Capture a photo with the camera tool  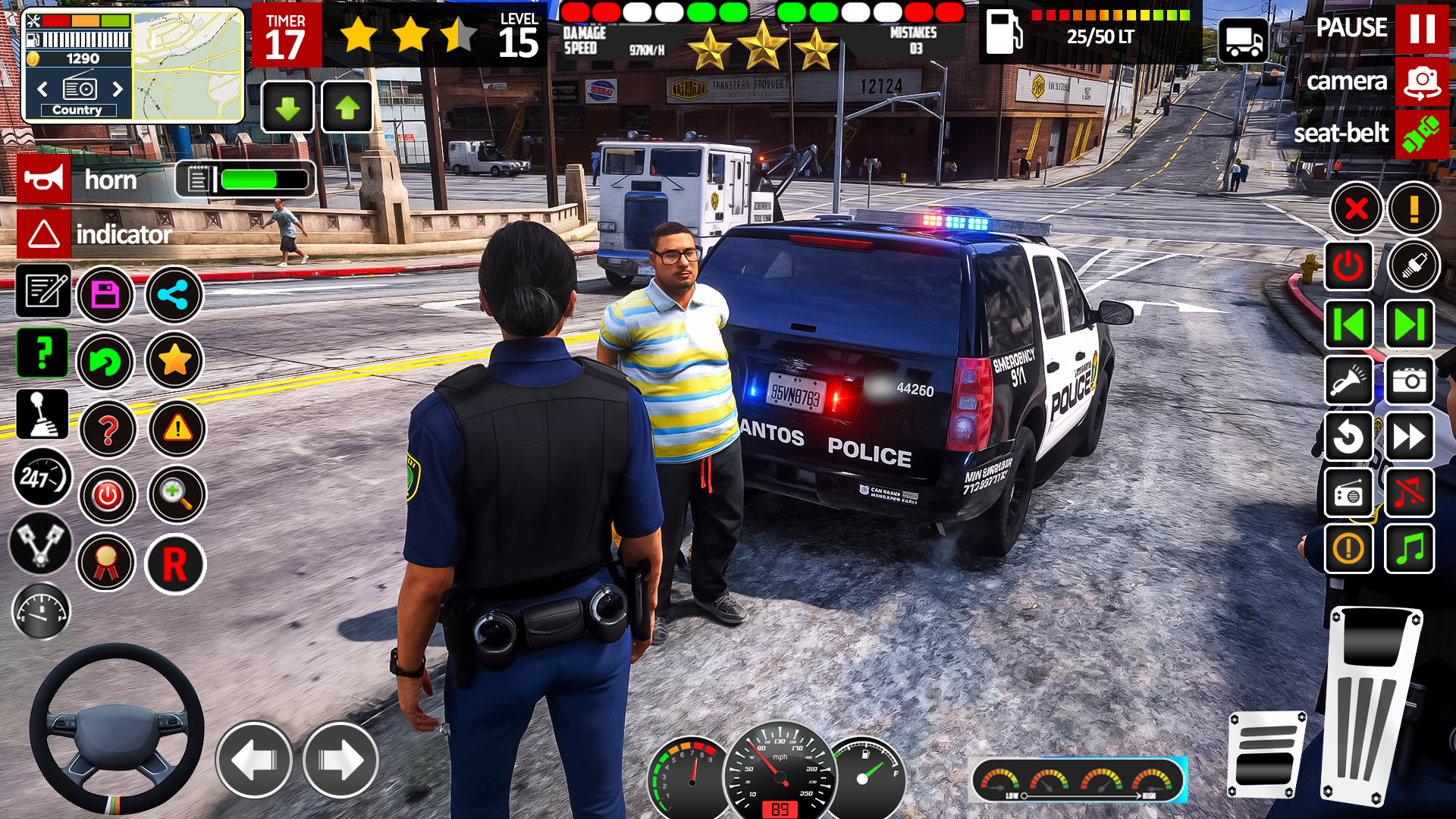(1408, 381)
